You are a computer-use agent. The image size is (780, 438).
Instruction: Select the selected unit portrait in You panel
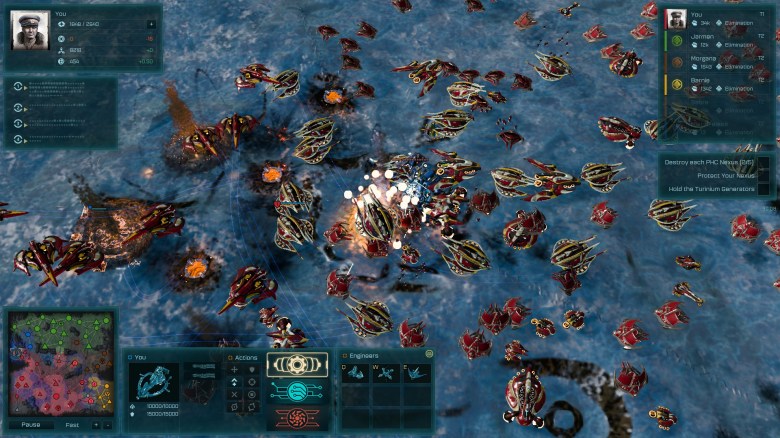pos(154,381)
